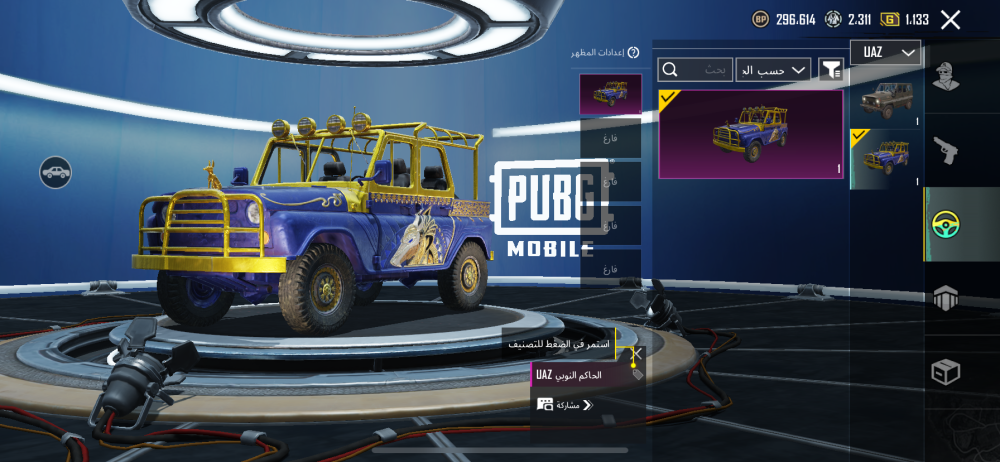Select the equipped UAZ appearance slot
The height and width of the screenshot is (462, 1000).
(x=610, y=94)
